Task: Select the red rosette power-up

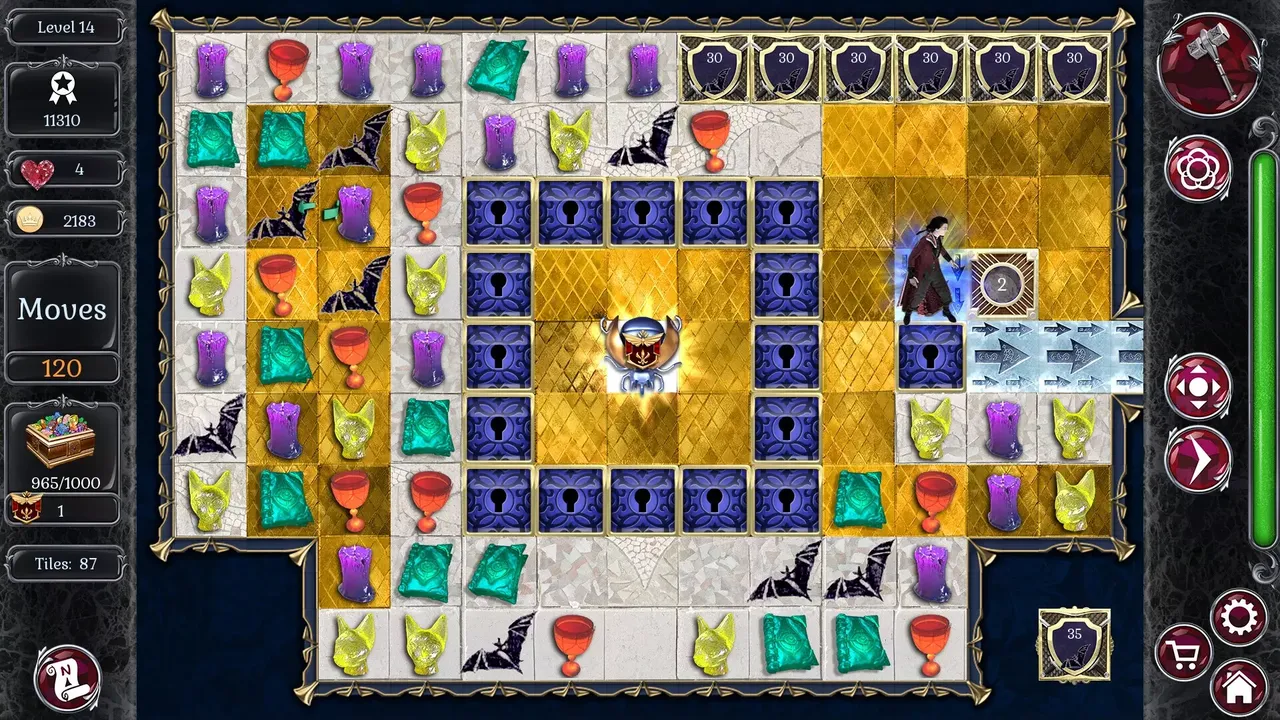Action: pyautogui.click(x=1197, y=168)
